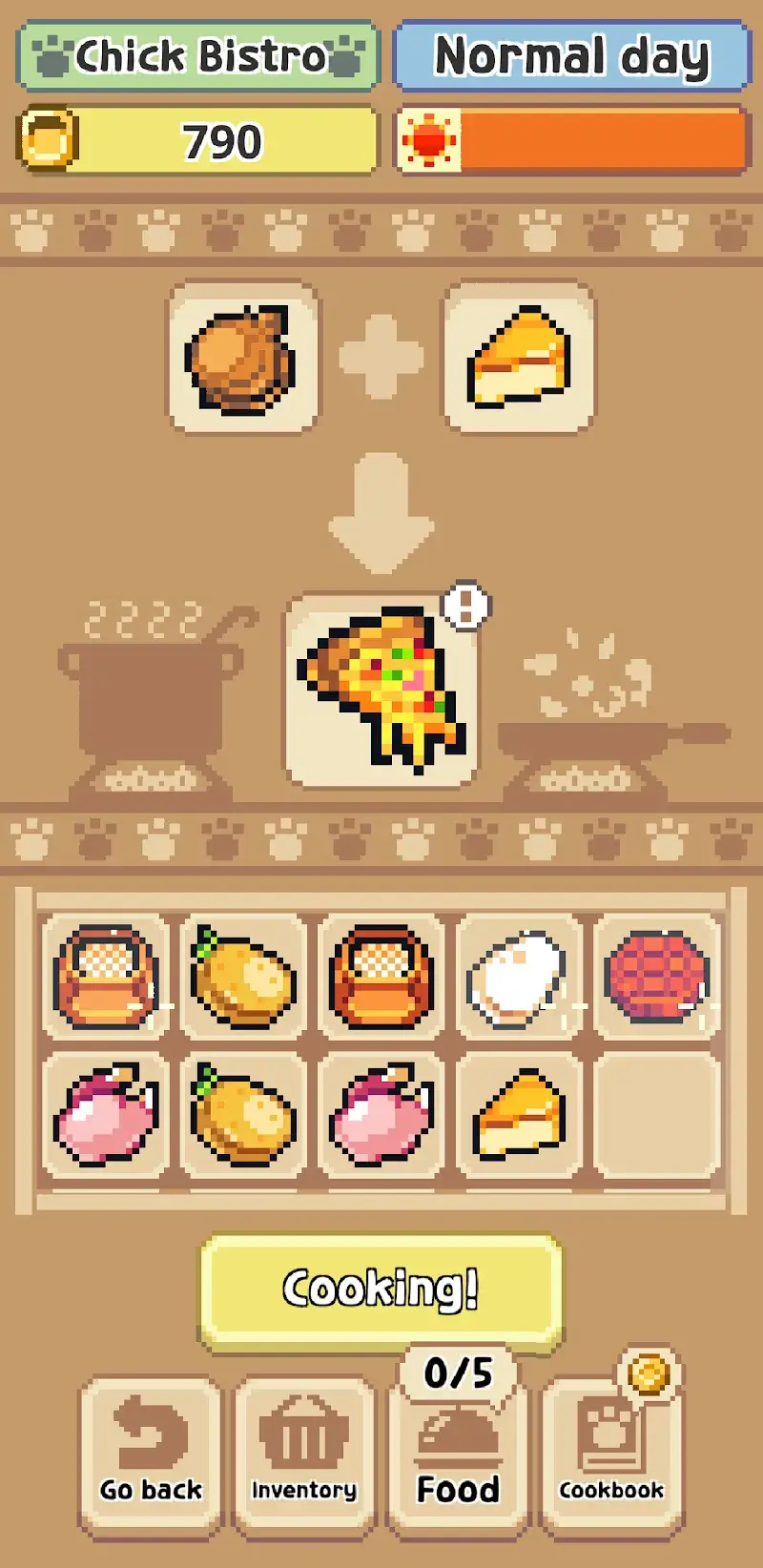Choose the red salami ingredient
This screenshot has height=1568, width=763.
656,978
